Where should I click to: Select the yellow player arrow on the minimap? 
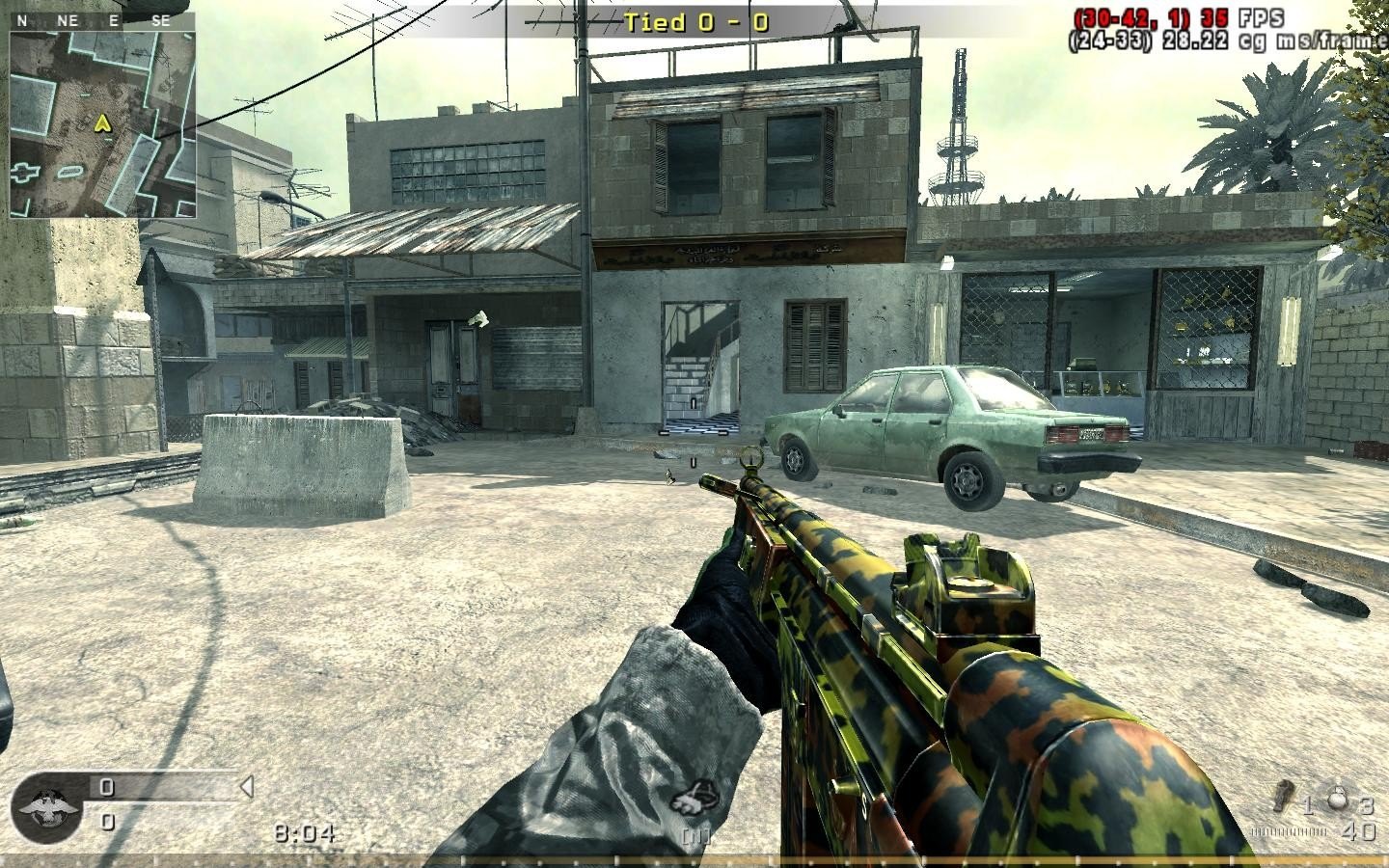(101, 122)
